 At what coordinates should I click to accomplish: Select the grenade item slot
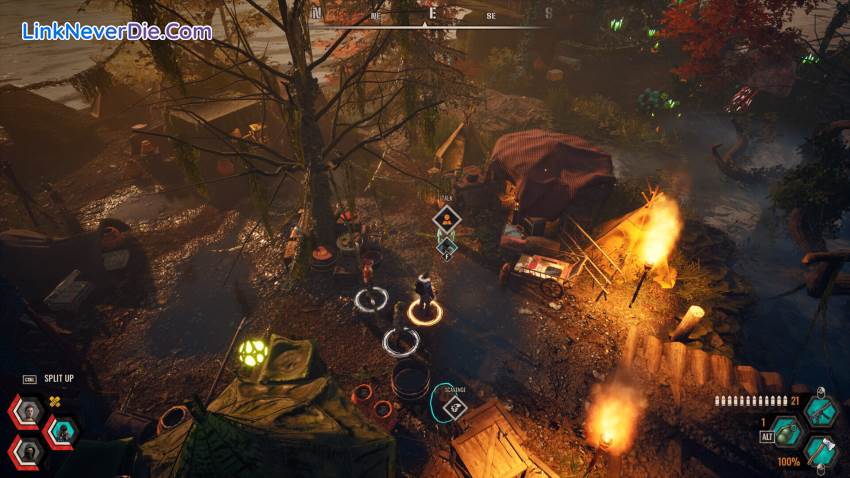(789, 433)
